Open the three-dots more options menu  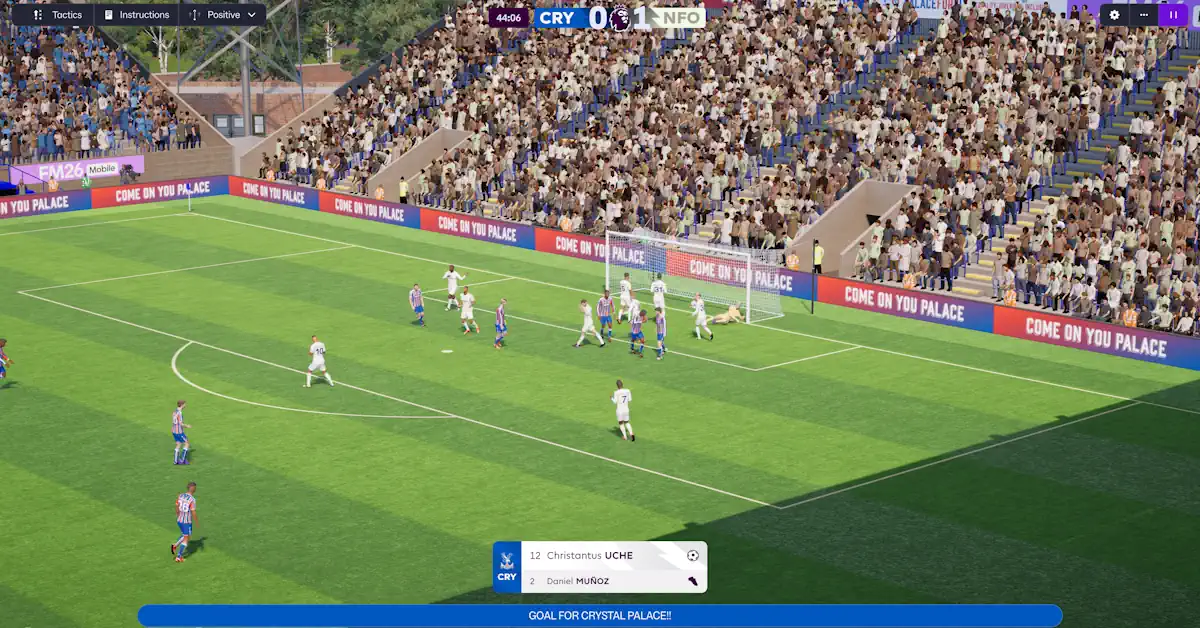[x=1143, y=15]
